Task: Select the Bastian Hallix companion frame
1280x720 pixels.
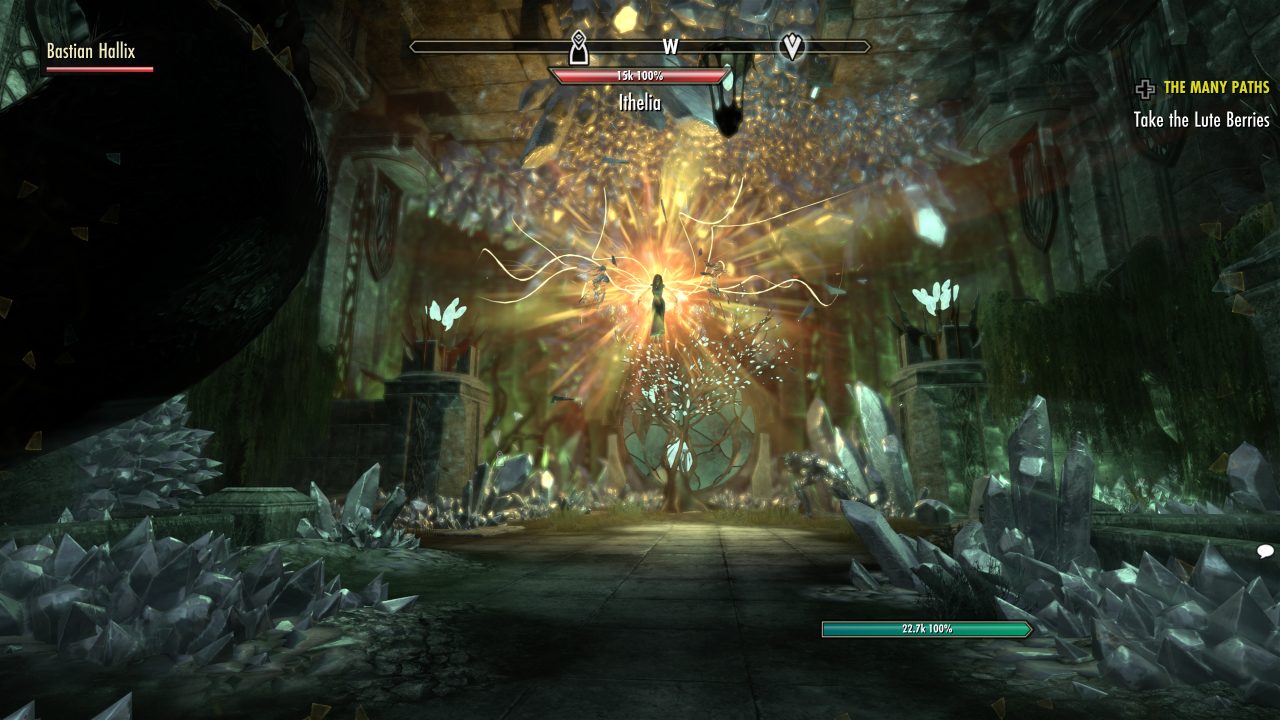Action: click(x=91, y=51)
